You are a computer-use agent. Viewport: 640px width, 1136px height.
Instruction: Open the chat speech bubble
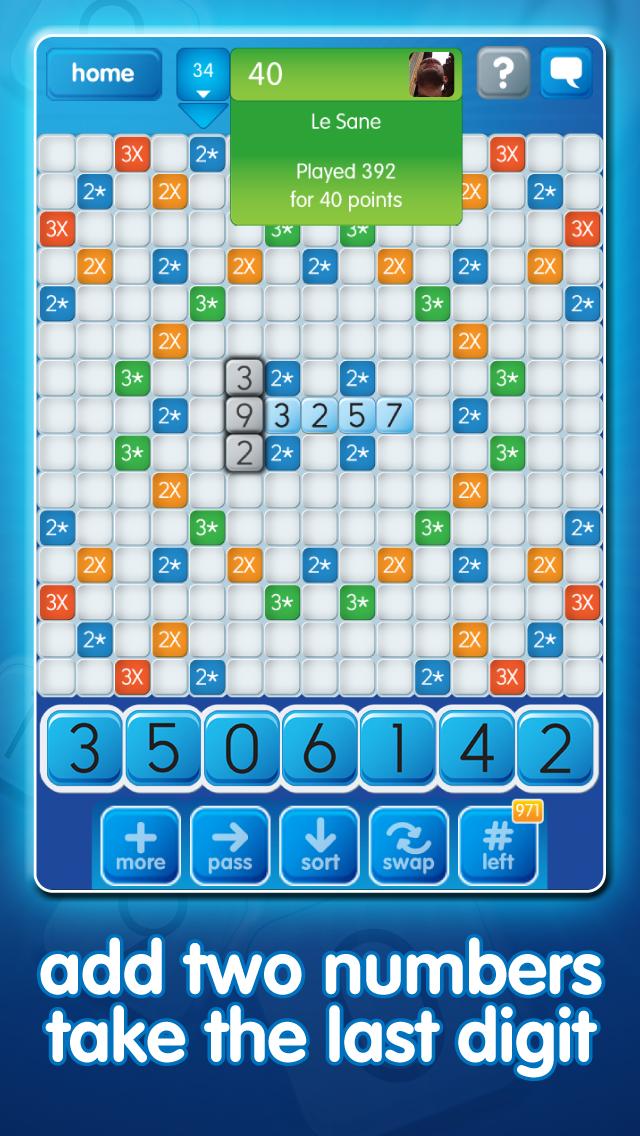click(566, 73)
